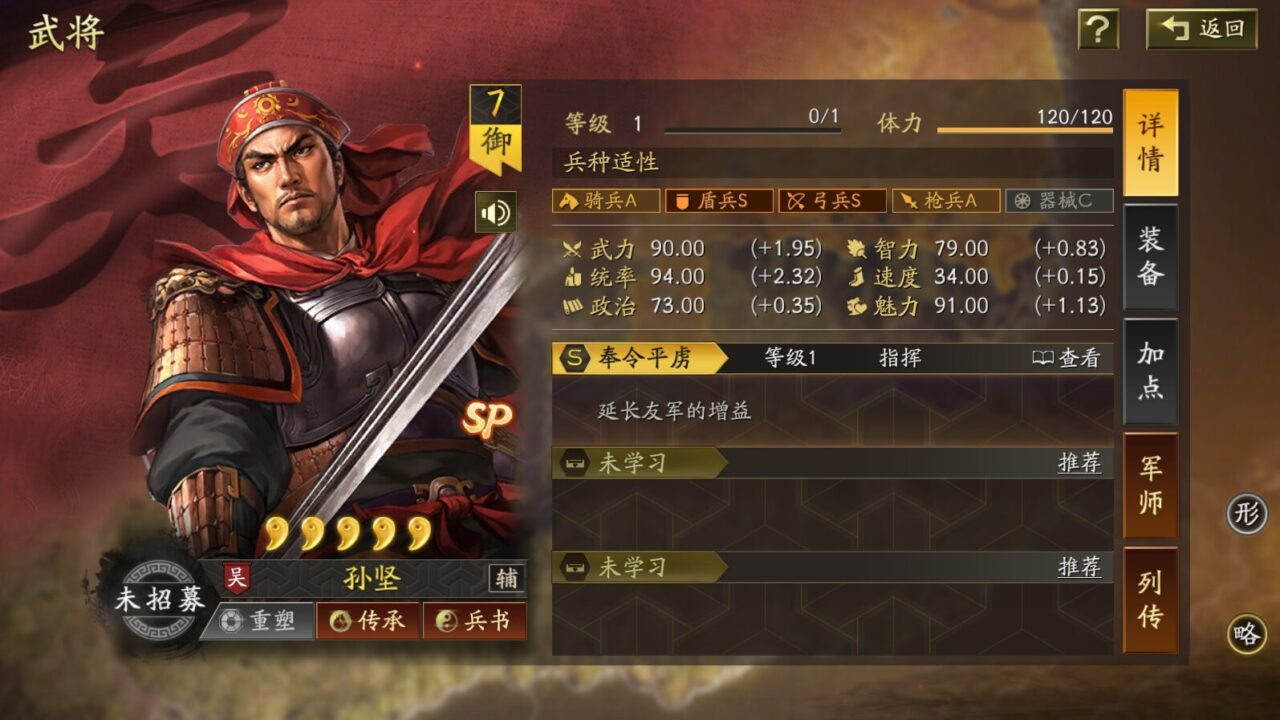Select the 枪兵A spearman aptitude tag
Viewport: 1280px width, 720px height.
pos(945,201)
